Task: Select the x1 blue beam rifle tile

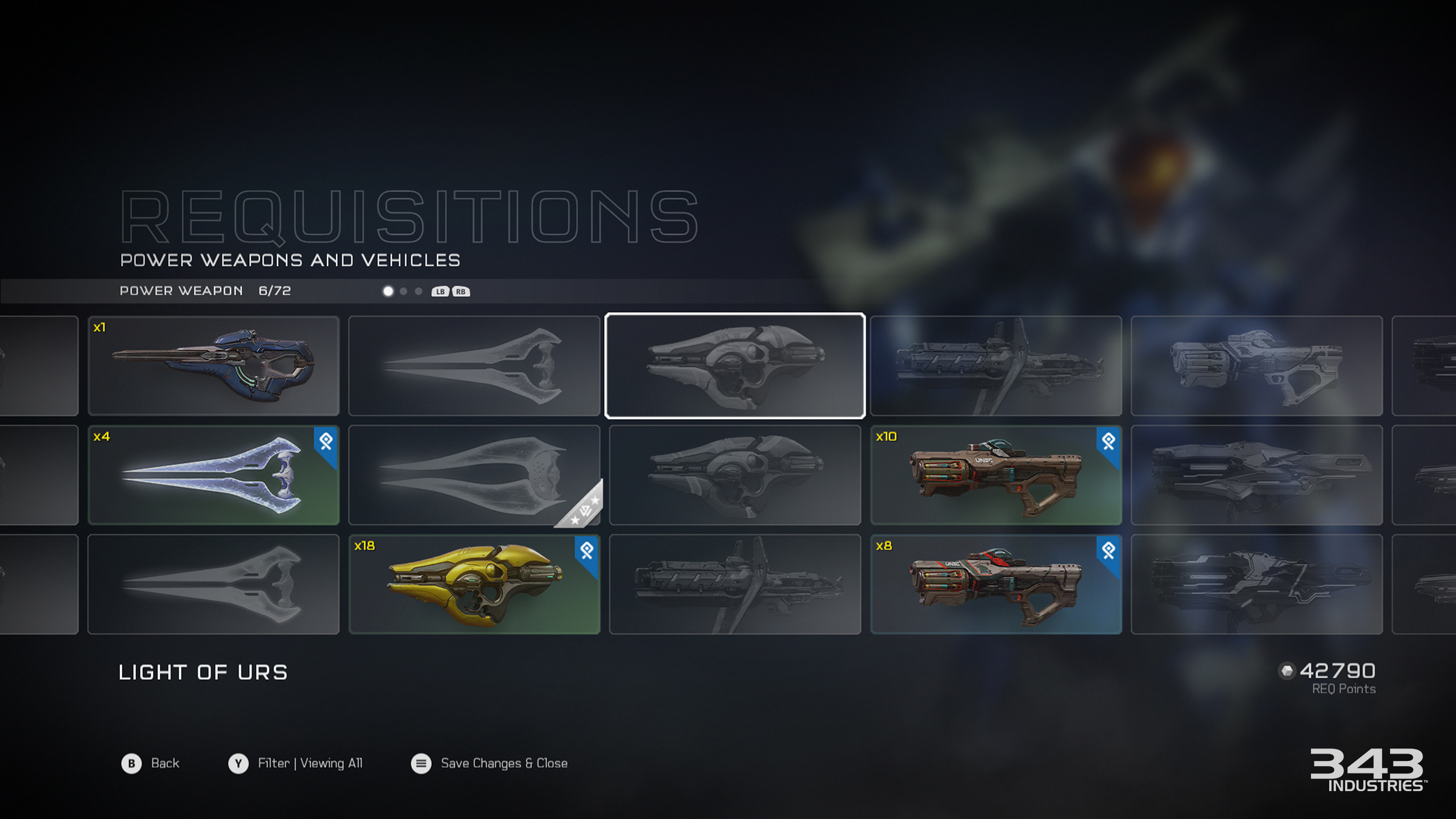Action: tap(213, 366)
